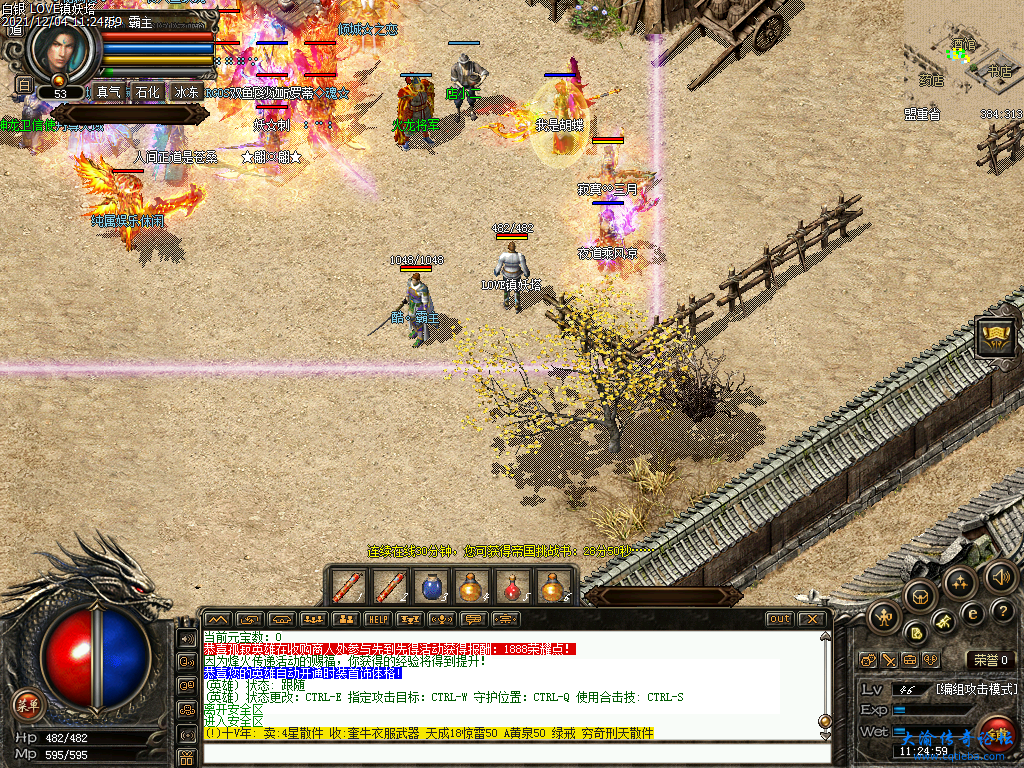Open the character figure round icon
Image resolution: width=1024 pixels, height=768 pixels.
click(885, 617)
